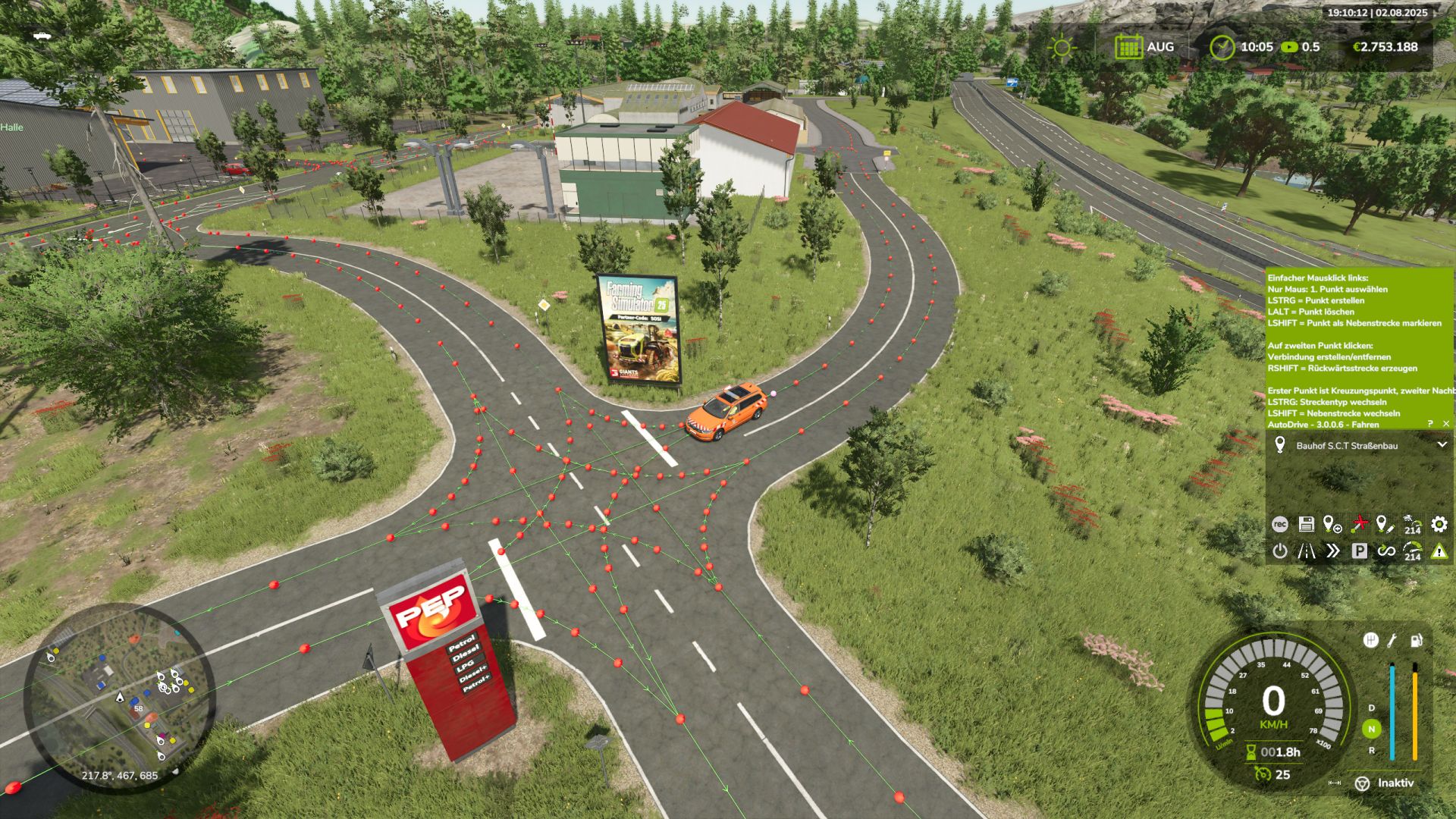1456x819 pixels.
Task: Toggle AutoDrive power button
Action: pyautogui.click(x=1279, y=551)
